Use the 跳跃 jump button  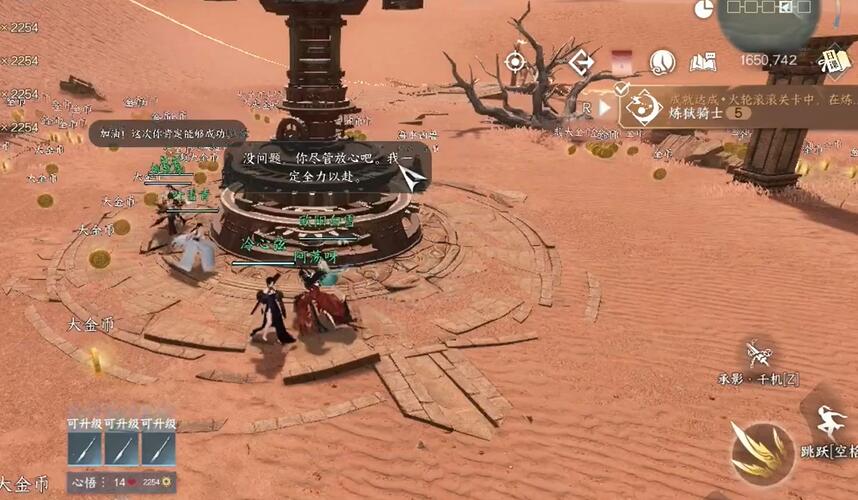pos(829,424)
